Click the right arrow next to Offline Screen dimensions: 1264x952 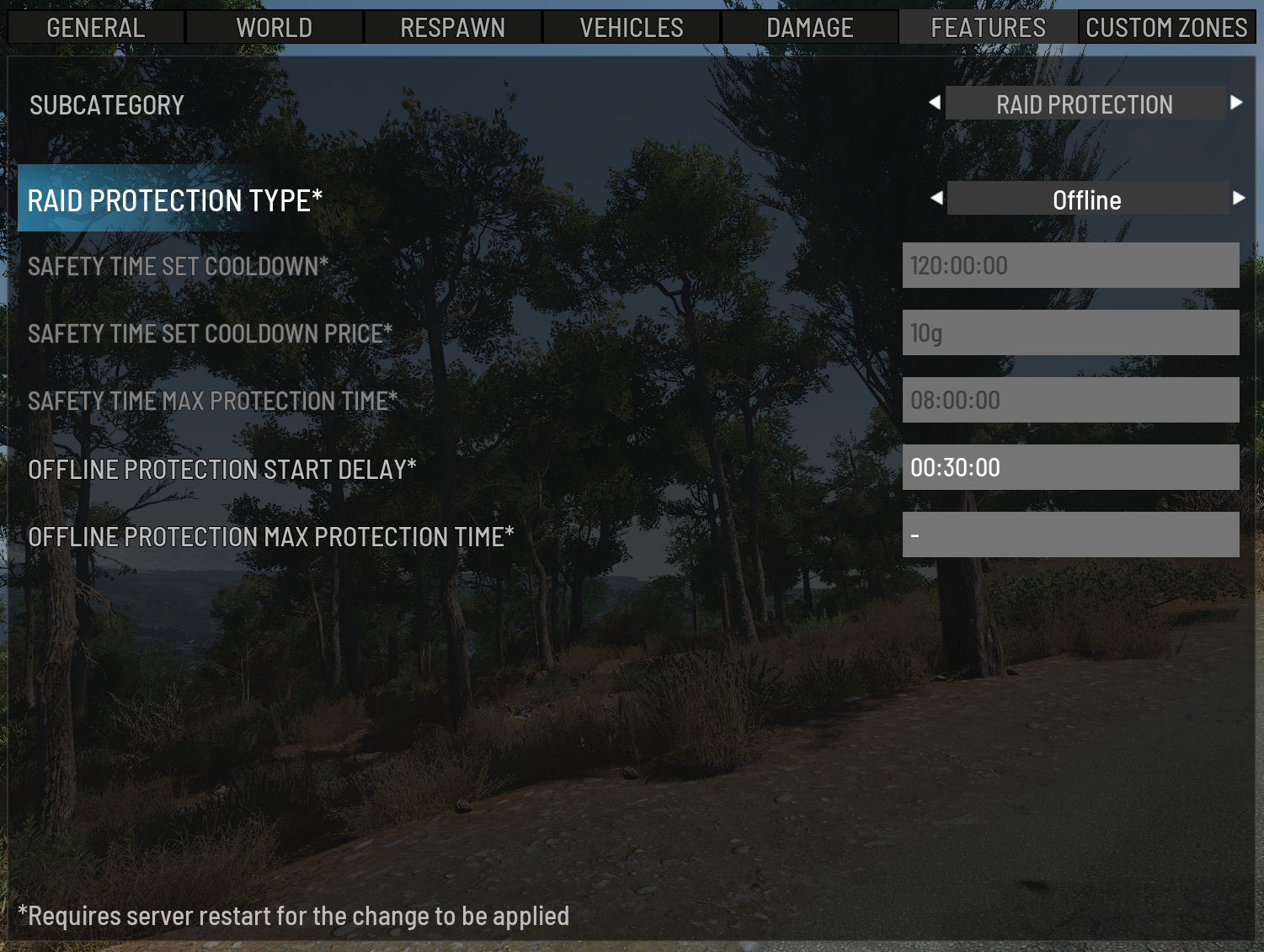(x=1239, y=199)
